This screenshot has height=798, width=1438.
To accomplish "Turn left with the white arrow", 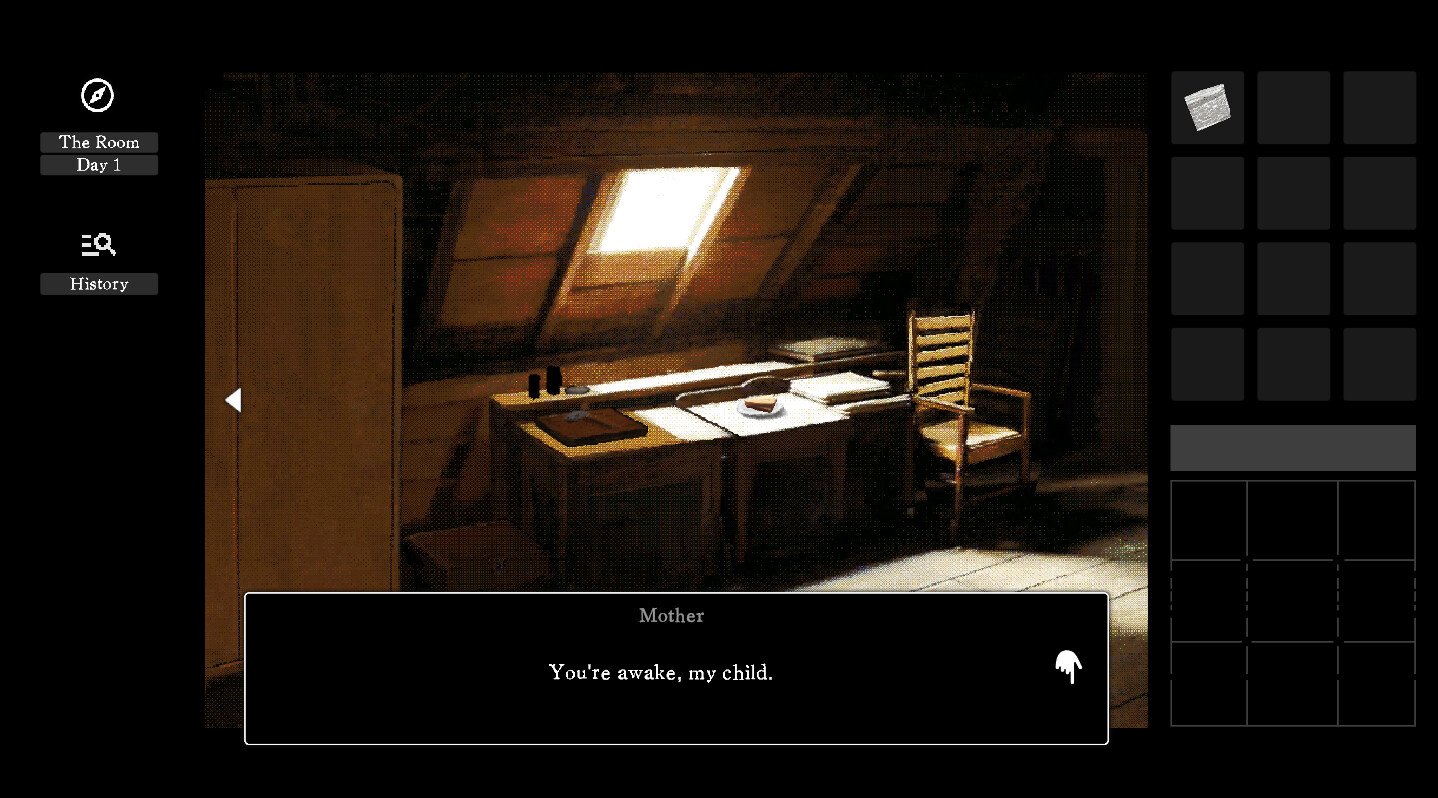I will [233, 400].
